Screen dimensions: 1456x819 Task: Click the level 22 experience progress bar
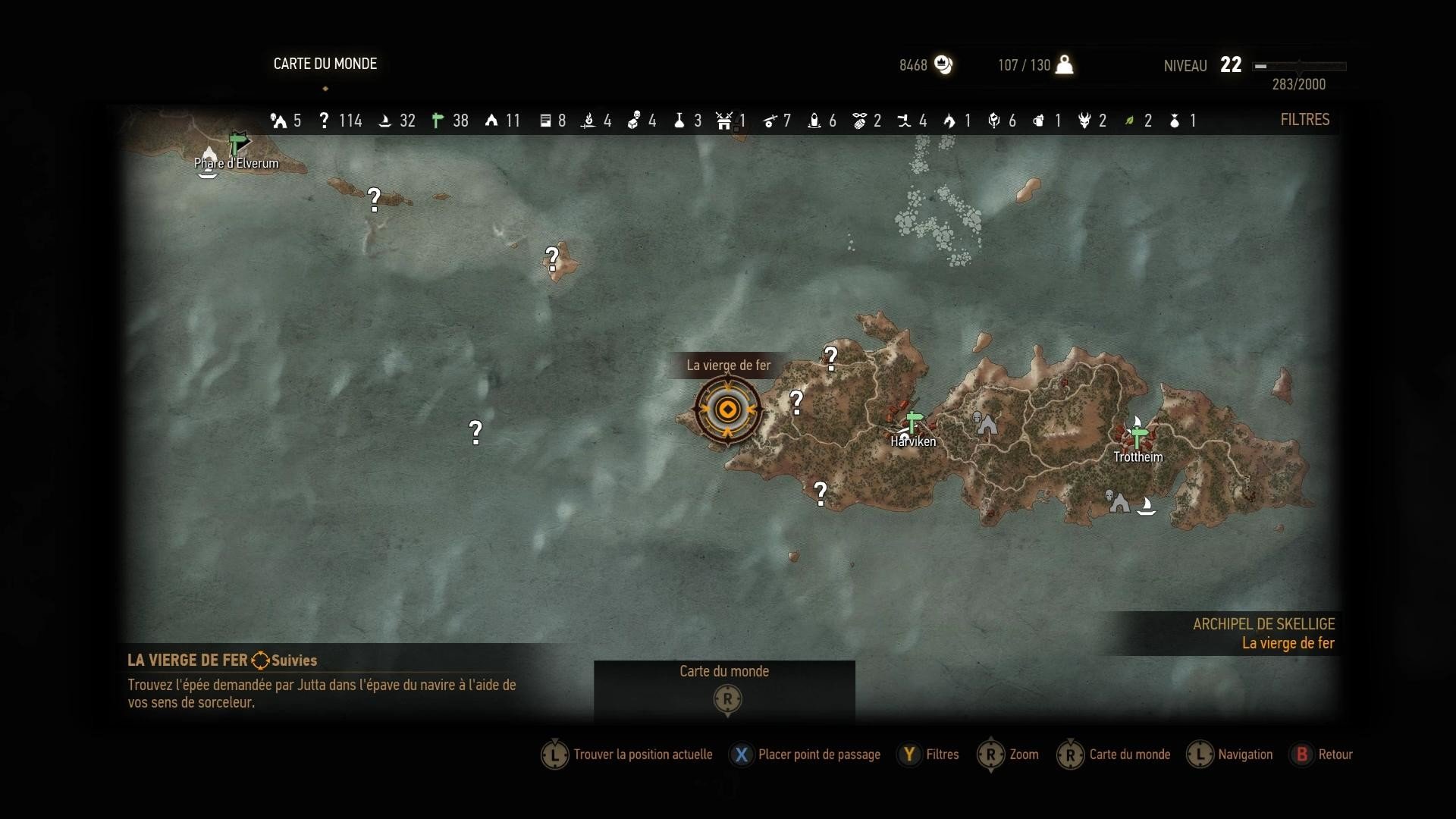[x=1301, y=67]
